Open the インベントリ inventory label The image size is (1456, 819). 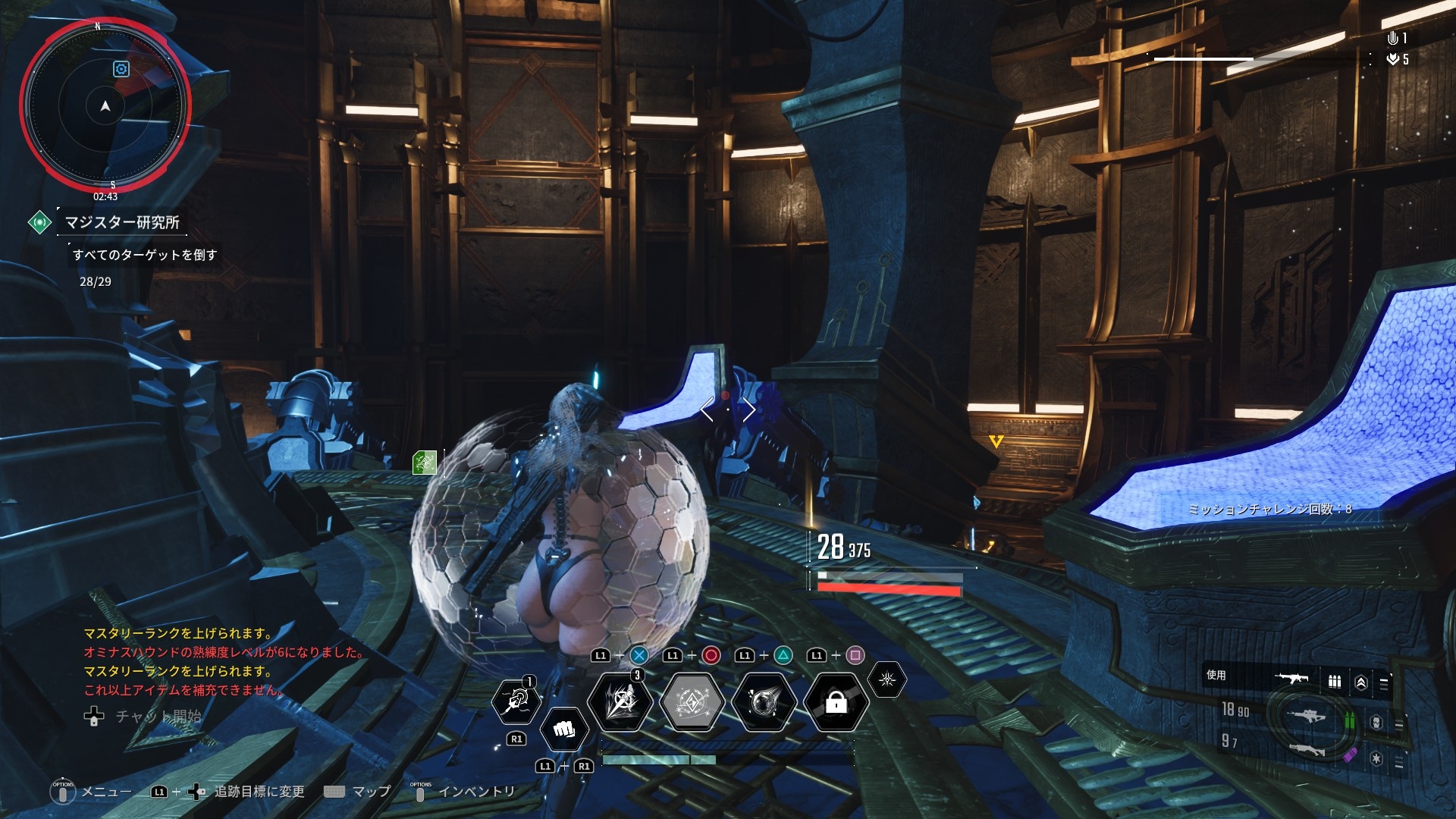point(476,792)
